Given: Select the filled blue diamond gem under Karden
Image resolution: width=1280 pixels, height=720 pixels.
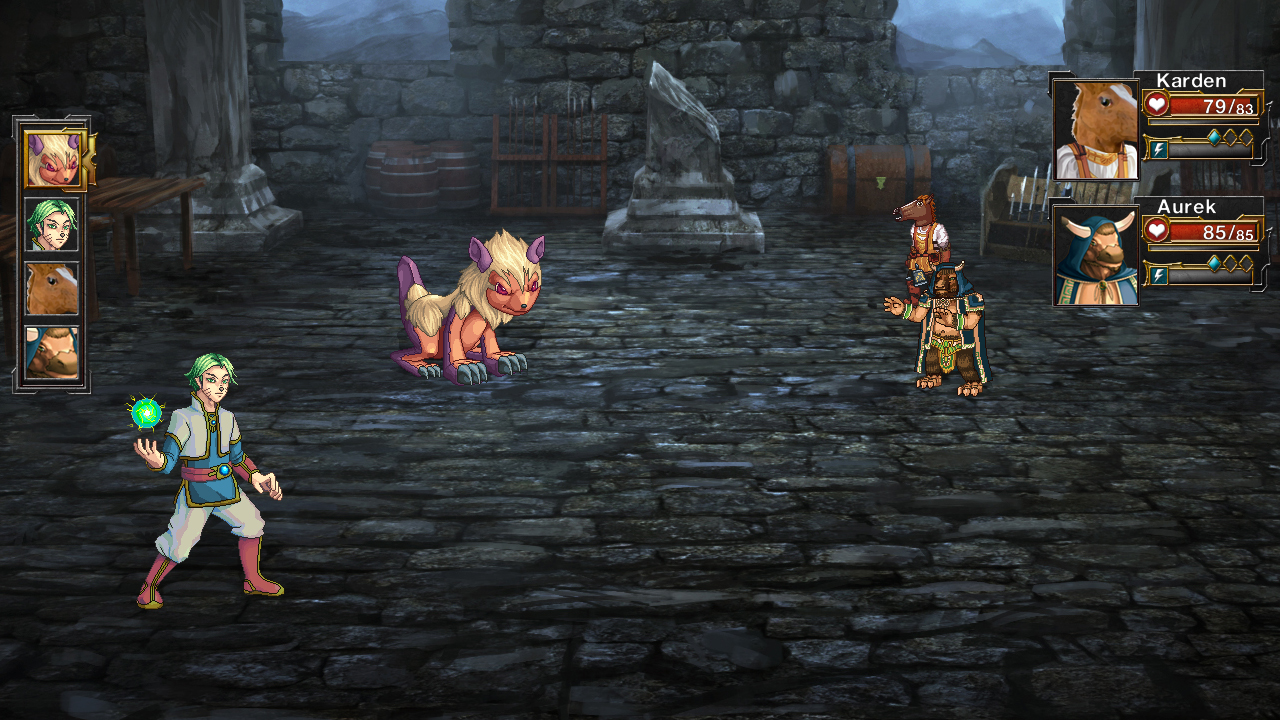Looking at the screenshot, I should pyautogui.click(x=1214, y=136).
